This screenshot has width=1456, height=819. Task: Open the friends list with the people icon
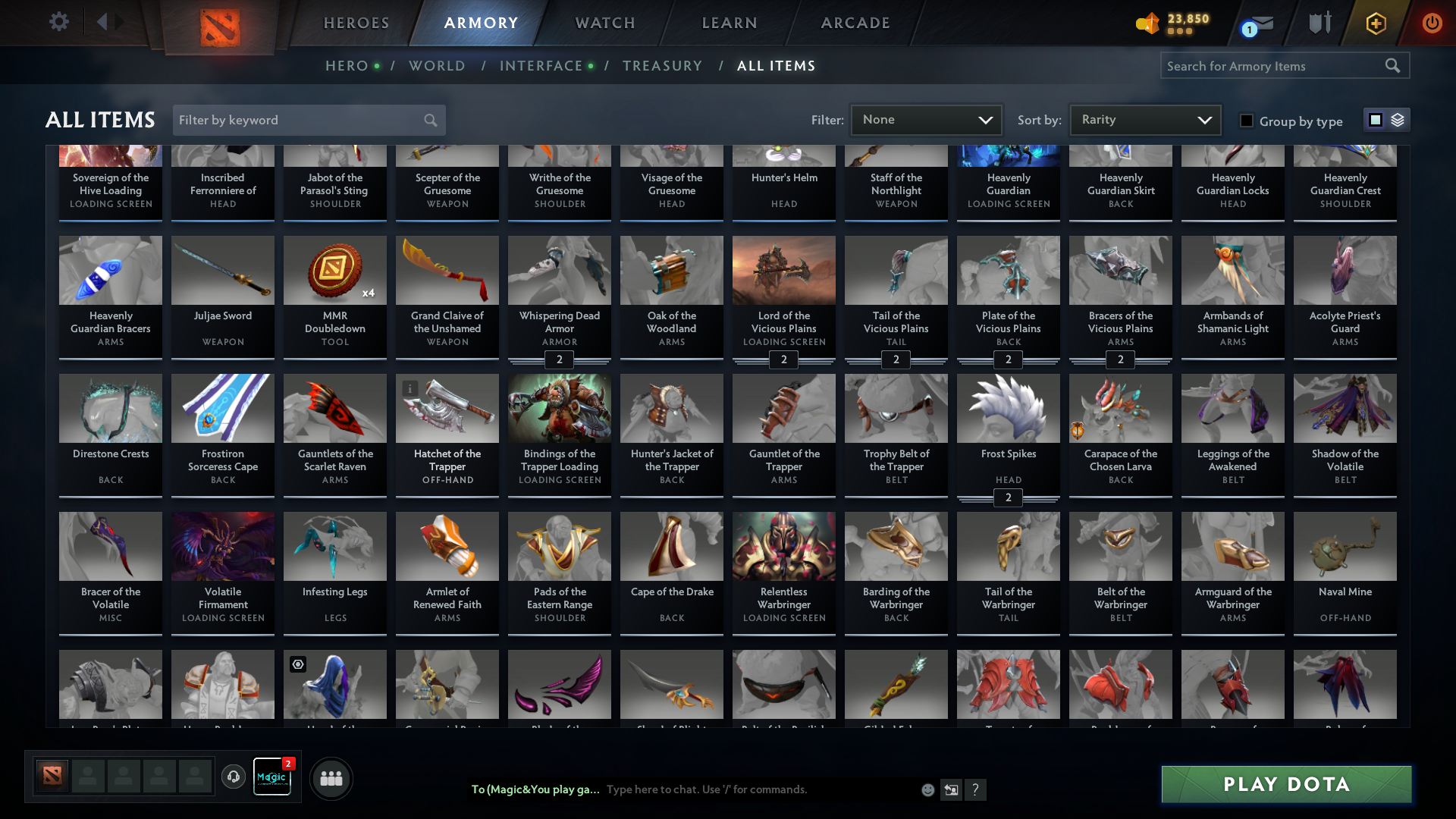pyautogui.click(x=331, y=778)
